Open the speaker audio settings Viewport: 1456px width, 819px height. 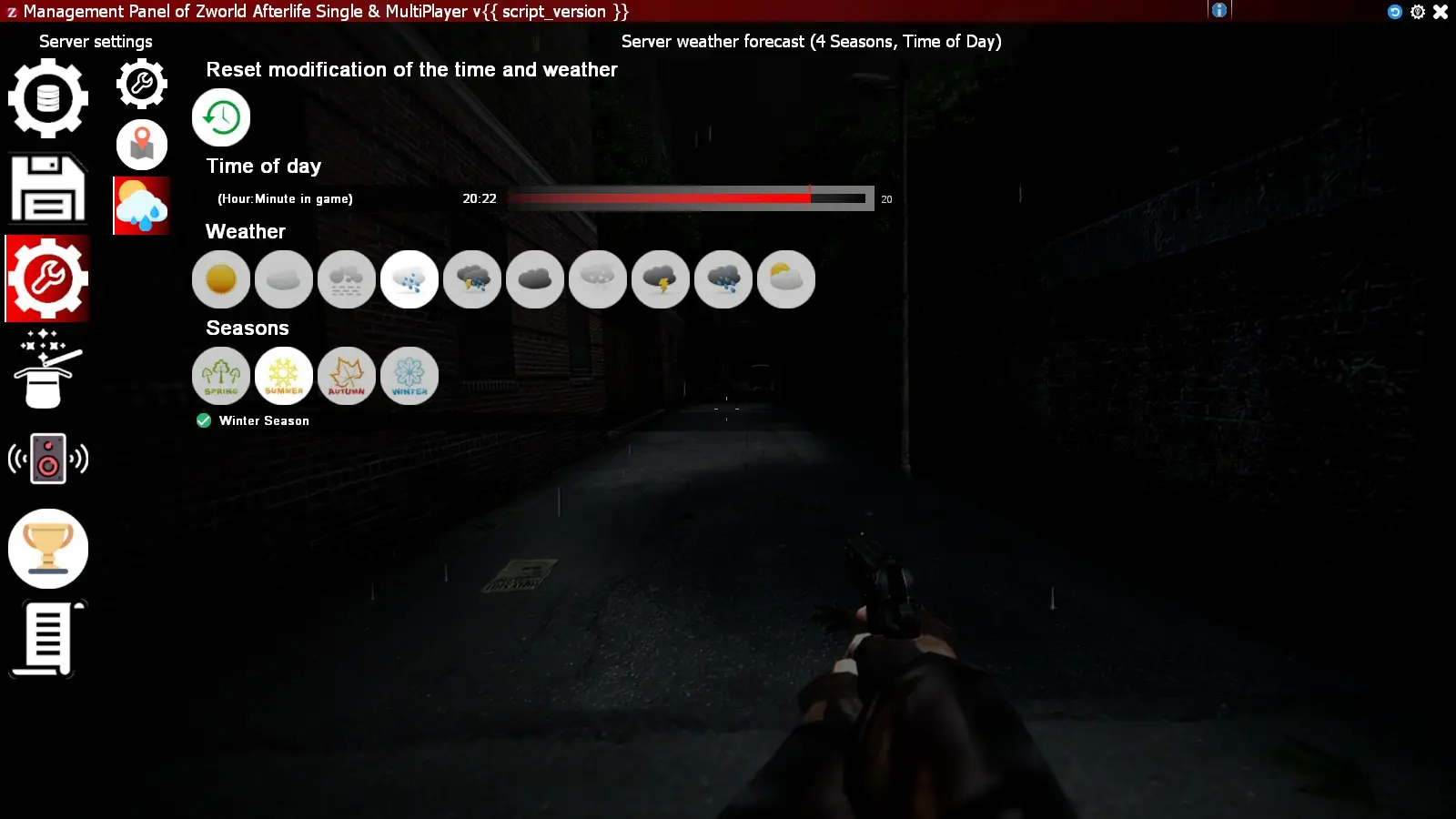click(x=48, y=459)
